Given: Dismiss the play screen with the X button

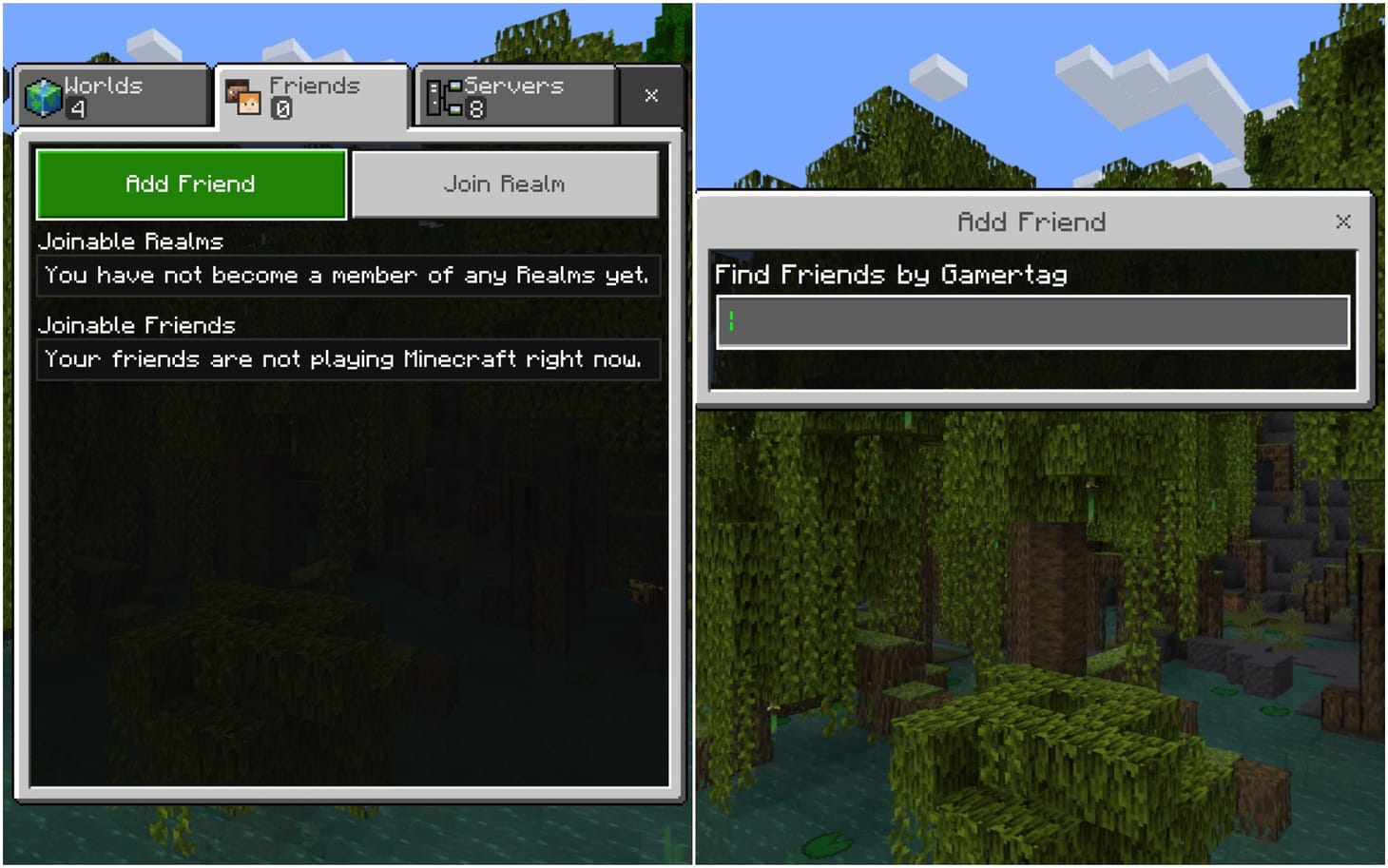Looking at the screenshot, I should pyautogui.click(x=650, y=95).
